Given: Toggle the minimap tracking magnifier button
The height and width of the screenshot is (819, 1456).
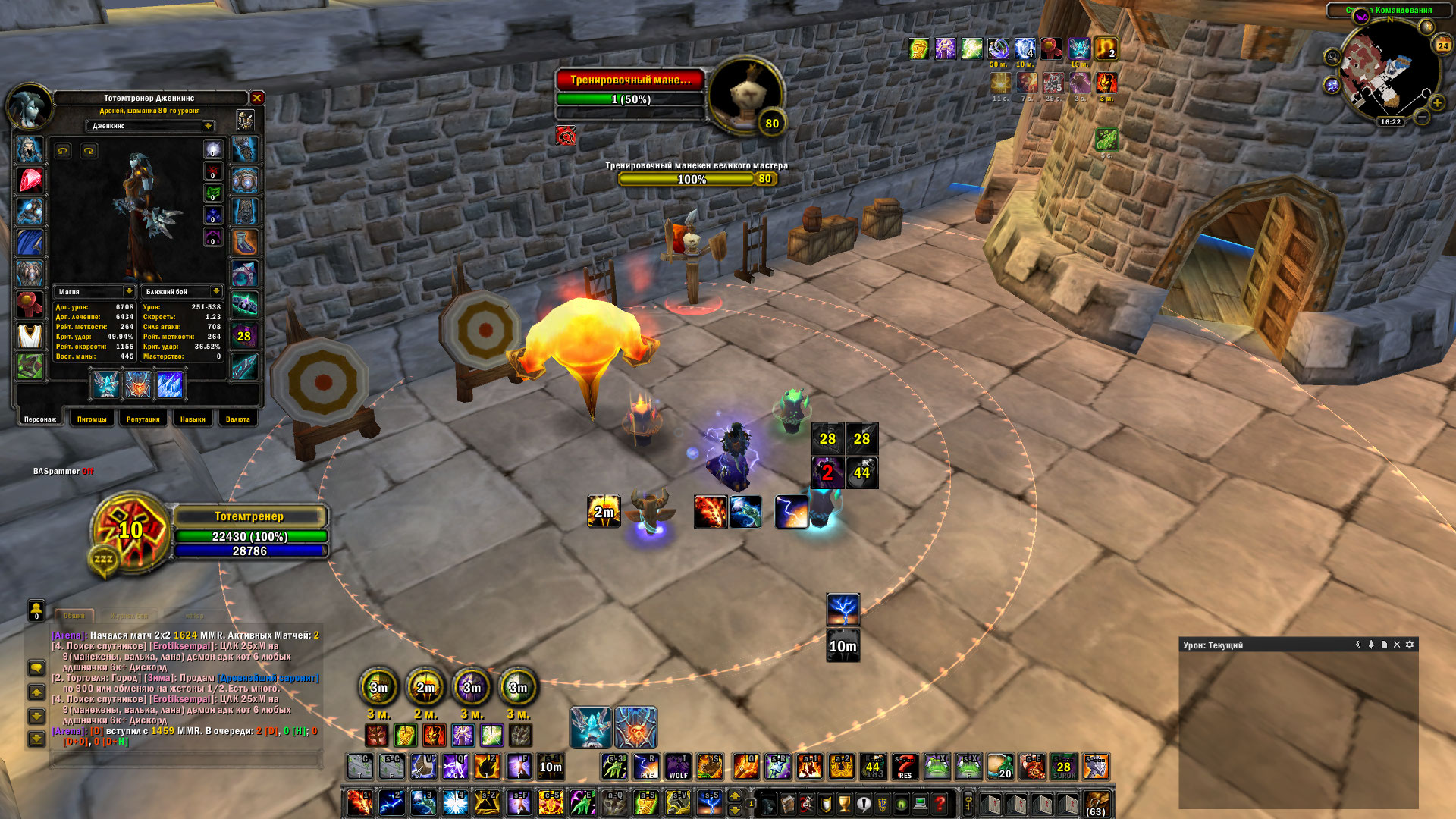Looking at the screenshot, I should [1332, 57].
